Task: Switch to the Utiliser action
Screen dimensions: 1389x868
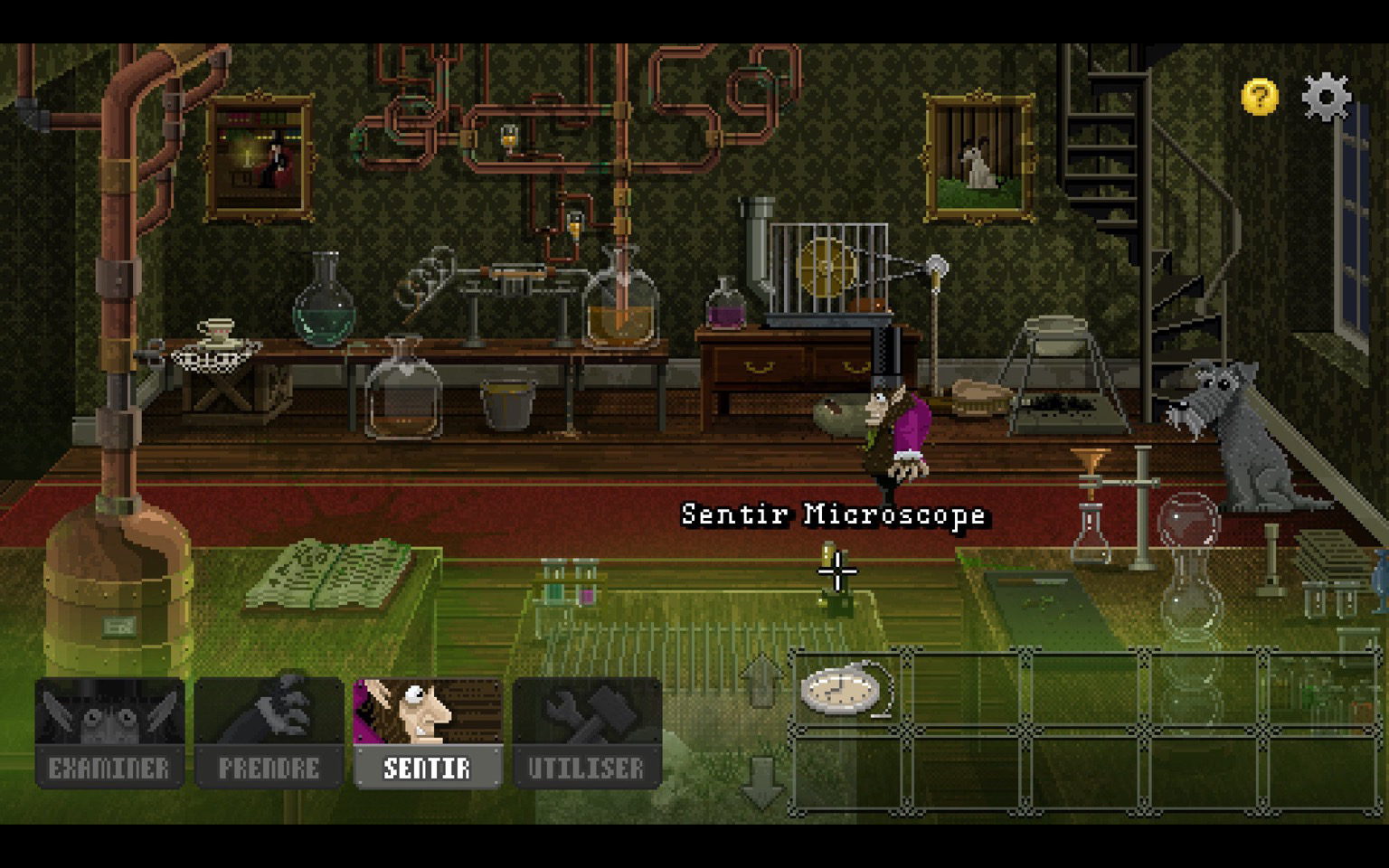Action: tap(587, 733)
